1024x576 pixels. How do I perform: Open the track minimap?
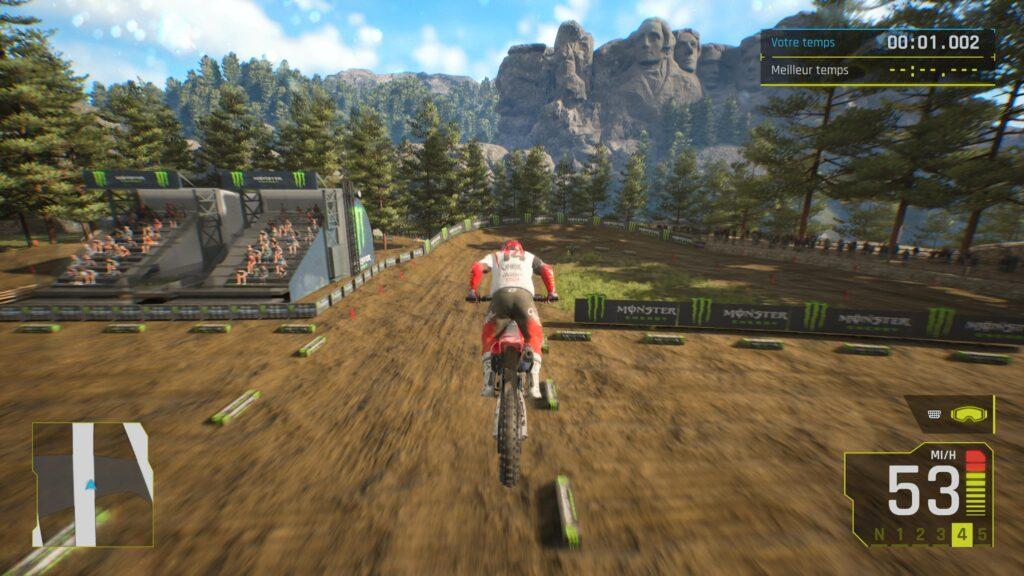point(92,484)
